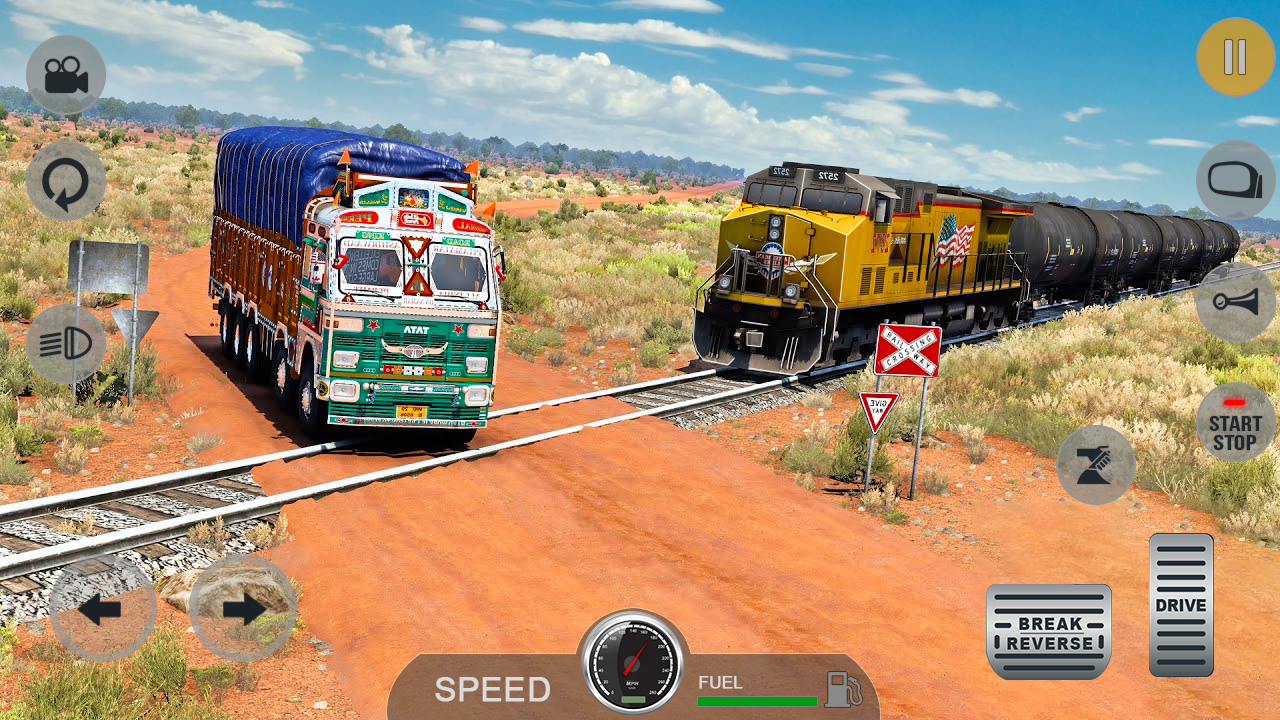Pause the game
Viewport: 1280px width, 720px height.
pyautogui.click(x=1235, y=57)
